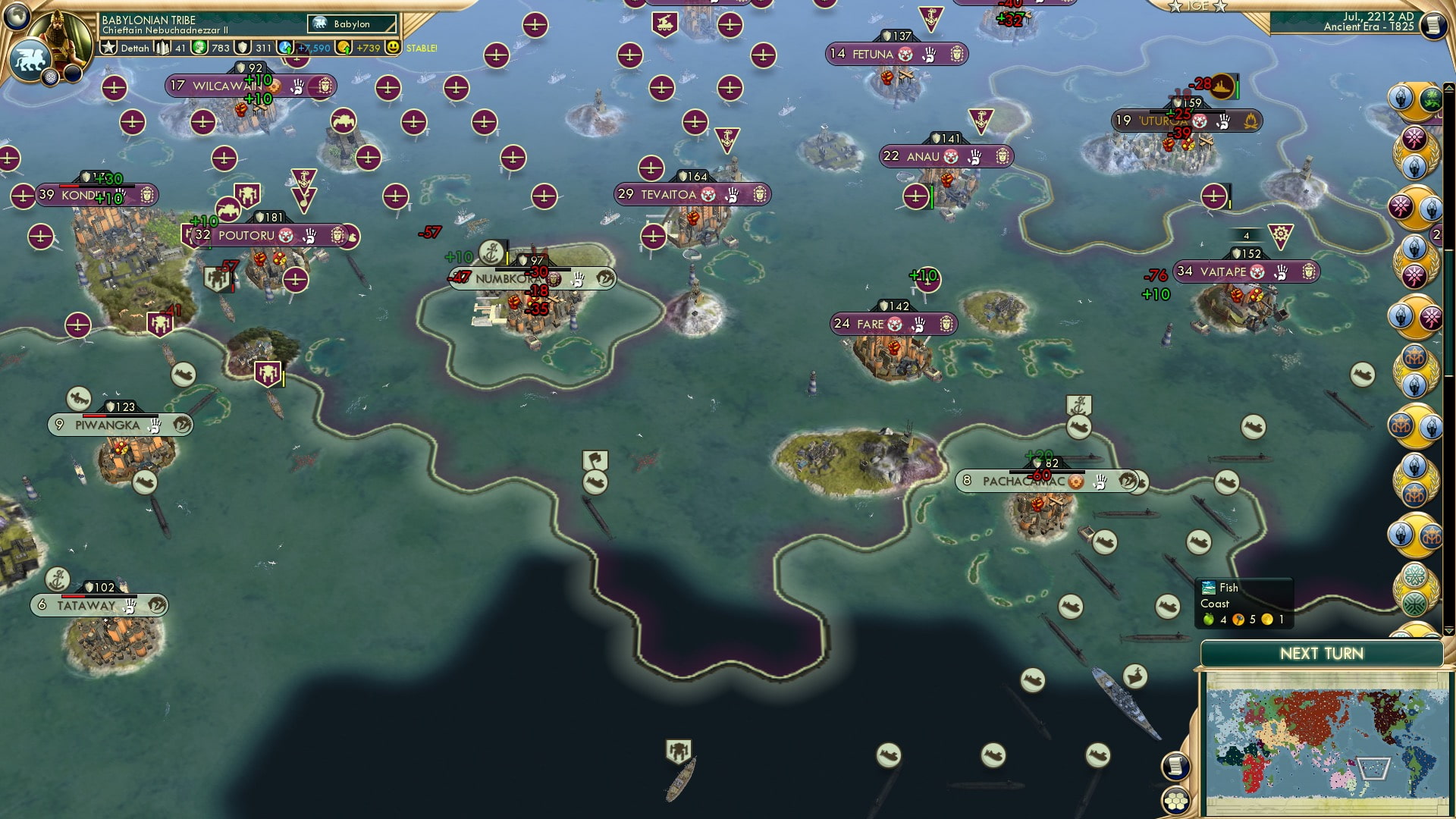Toggle map options with the scroll button beside minimap
Image resolution: width=1456 pixels, height=819 pixels.
[x=1175, y=767]
